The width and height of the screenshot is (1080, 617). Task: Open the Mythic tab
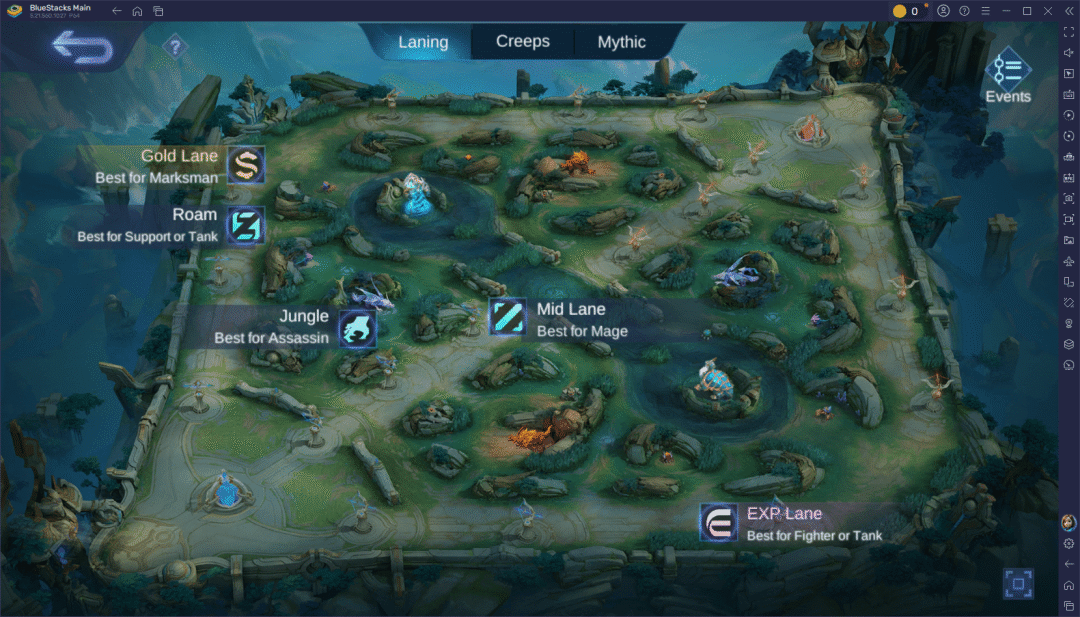(x=621, y=42)
